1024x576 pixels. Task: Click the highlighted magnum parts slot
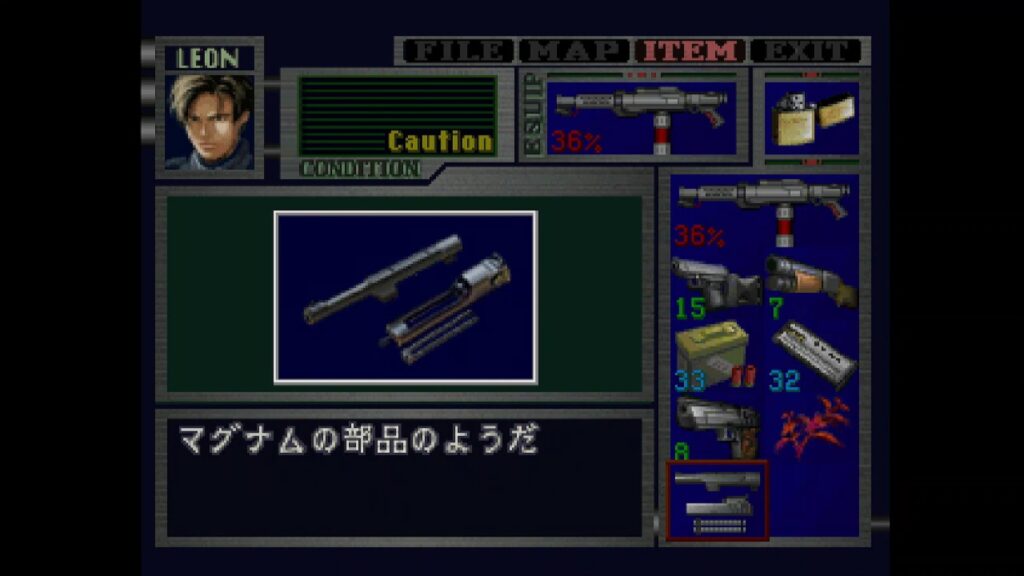pyautogui.click(x=717, y=500)
